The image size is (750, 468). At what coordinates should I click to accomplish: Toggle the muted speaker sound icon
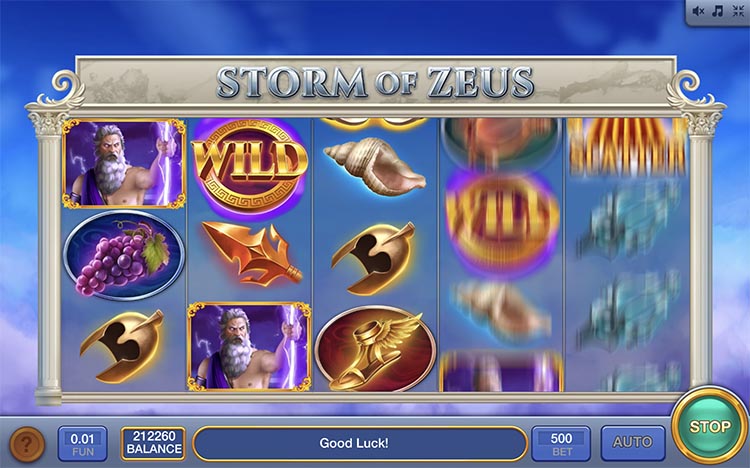click(698, 12)
